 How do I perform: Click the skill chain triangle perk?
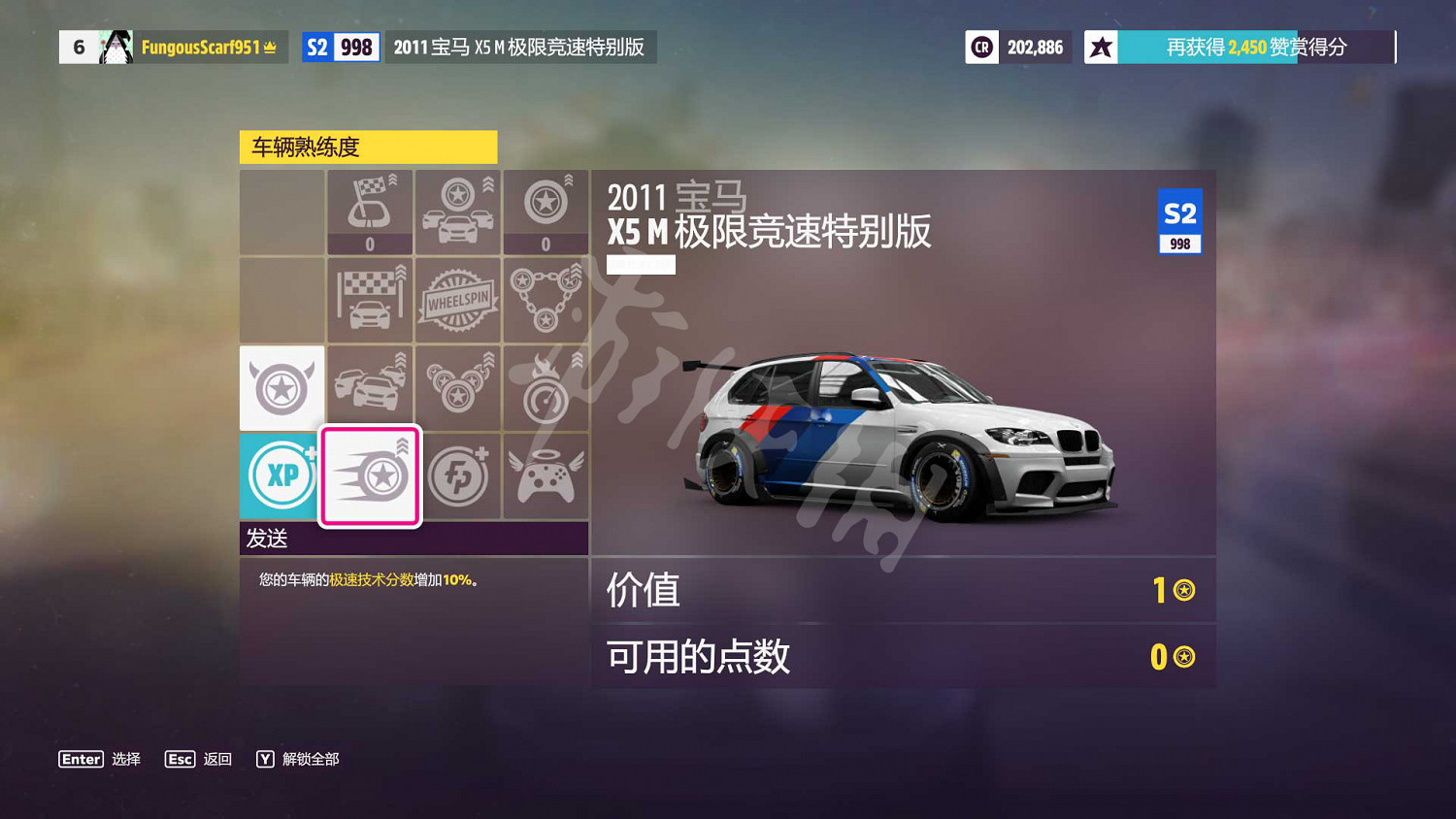(x=546, y=300)
